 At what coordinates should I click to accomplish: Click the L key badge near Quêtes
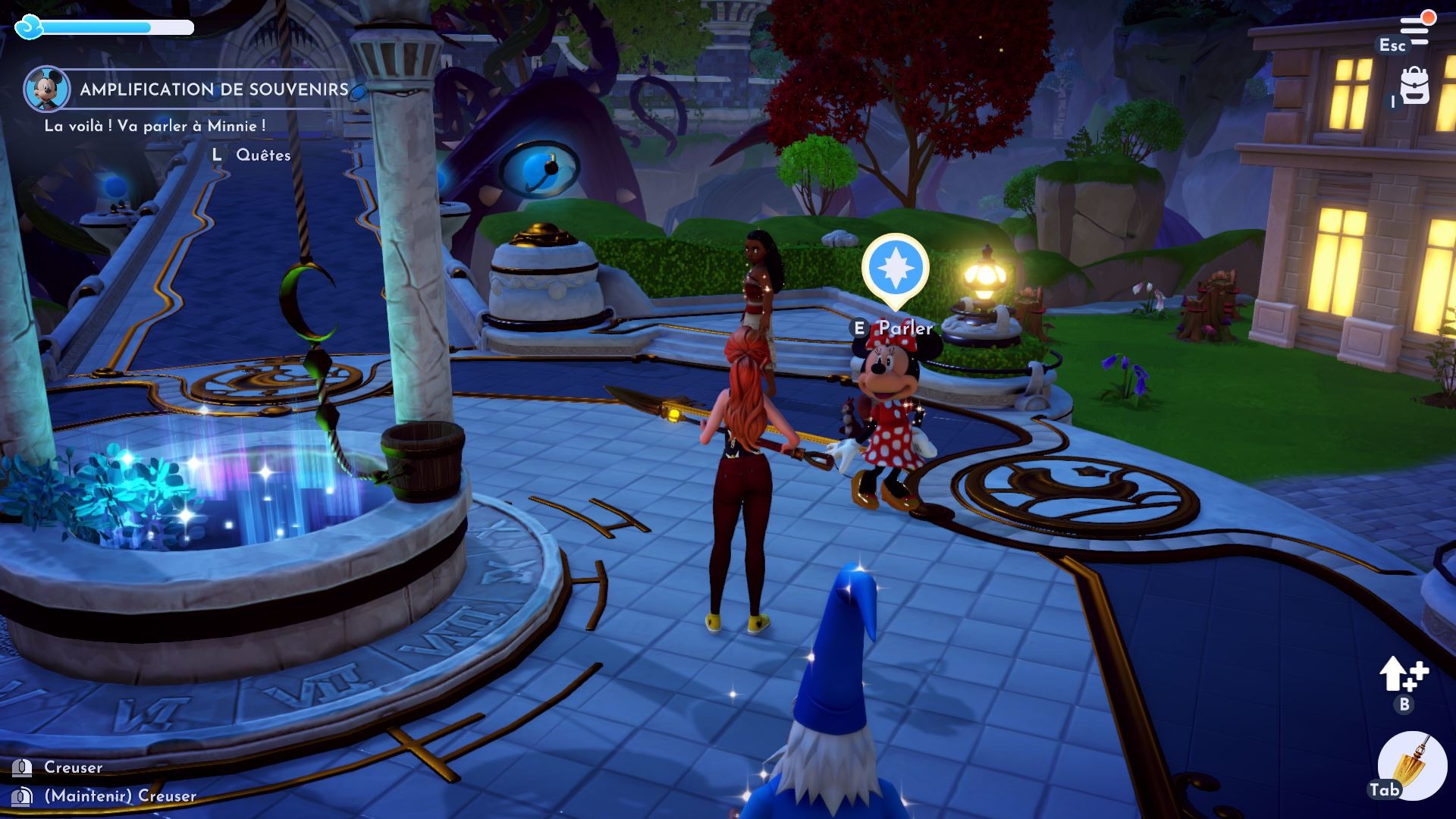[217, 155]
